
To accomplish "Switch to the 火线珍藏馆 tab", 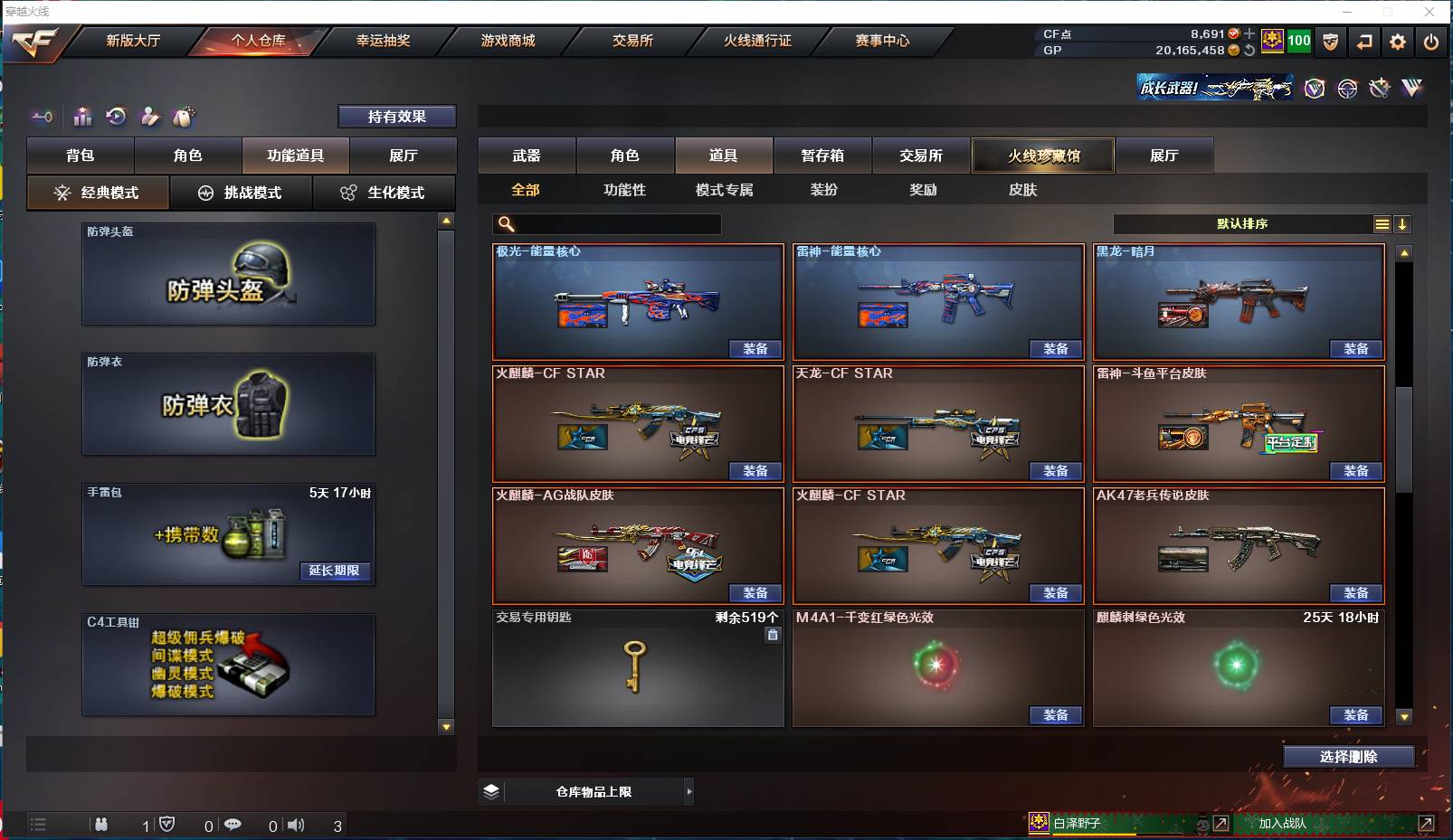I will pos(1042,155).
